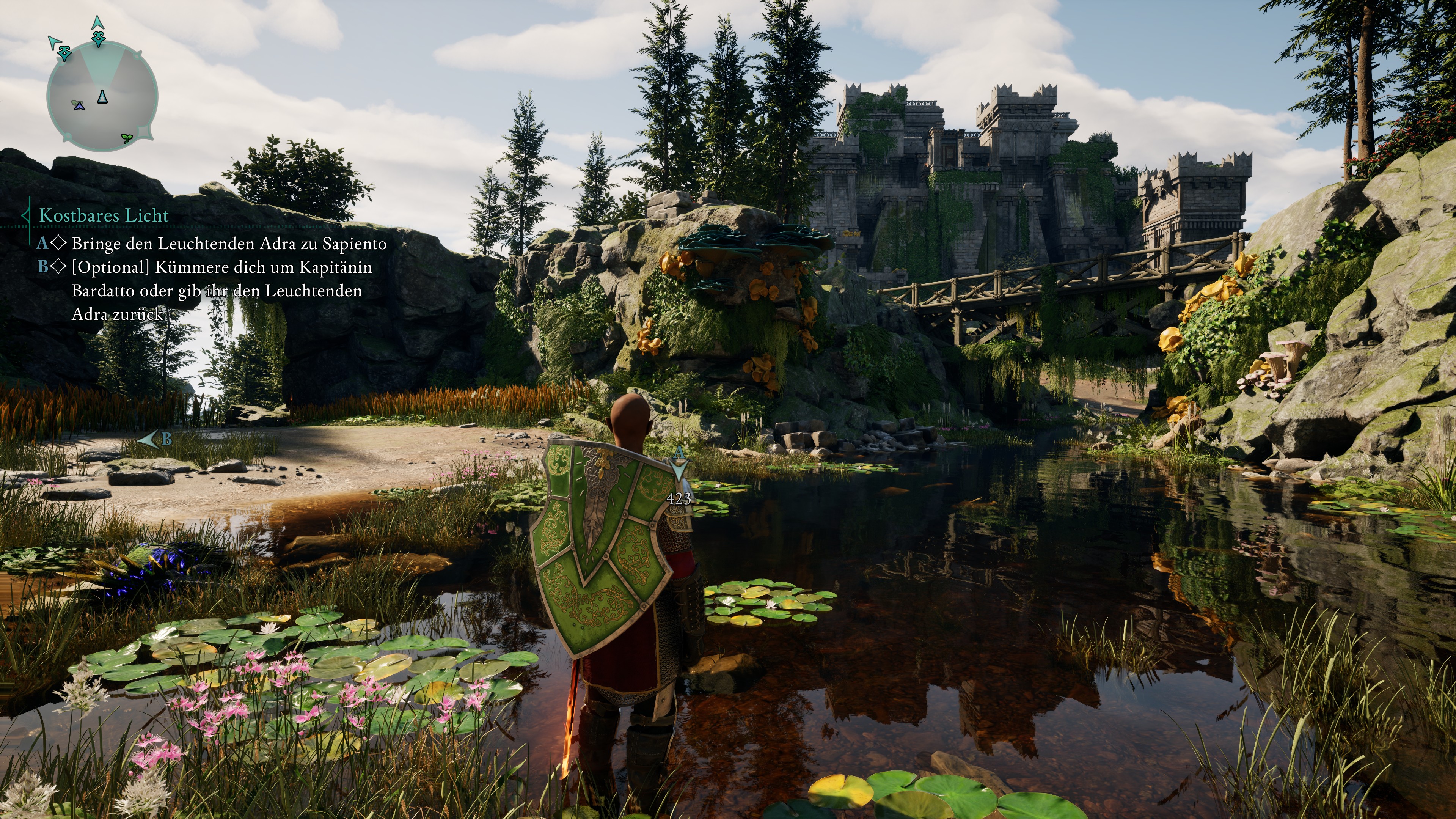Viewport: 1456px width, 819px height.
Task: Open the Kostbares Licht quest tracker title
Action: (x=104, y=215)
